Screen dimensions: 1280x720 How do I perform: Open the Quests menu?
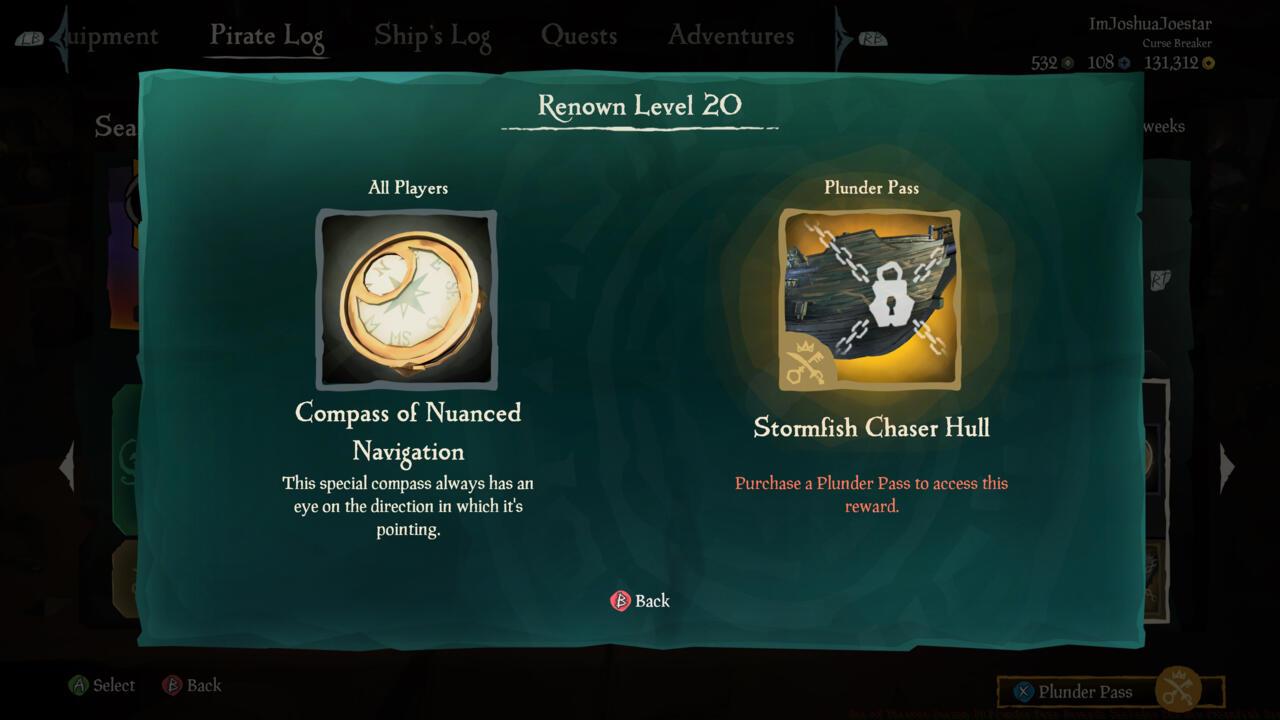click(580, 35)
